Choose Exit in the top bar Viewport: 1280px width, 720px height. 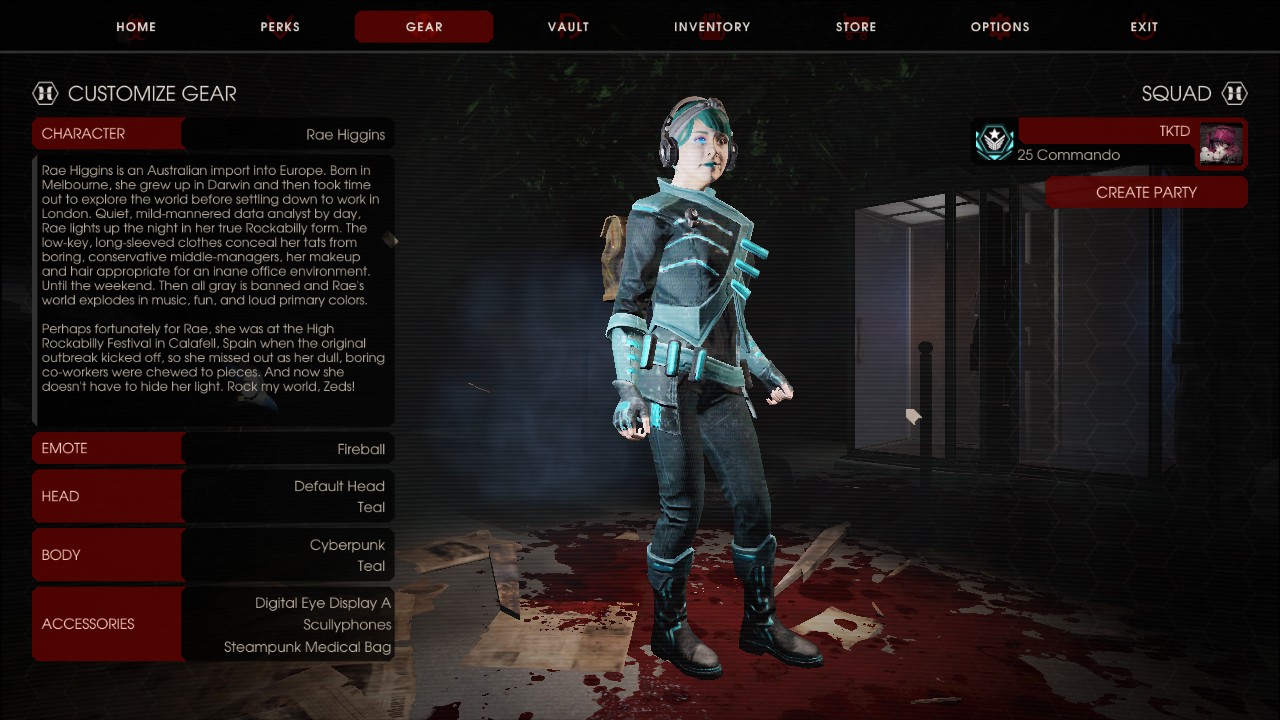1144,27
